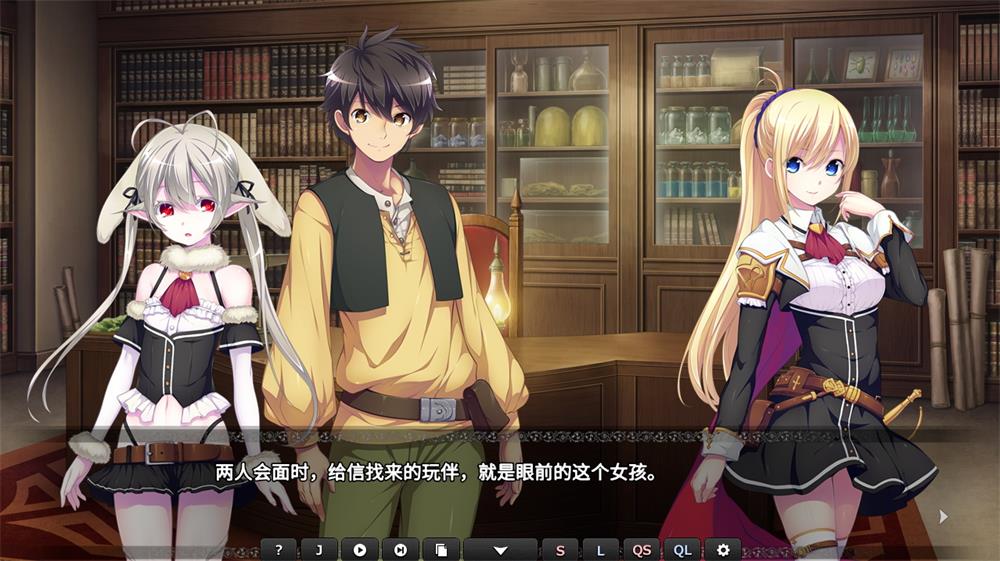The height and width of the screenshot is (561, 1000).
Task: Quick load using the QL button
Action: pos(682,549)
